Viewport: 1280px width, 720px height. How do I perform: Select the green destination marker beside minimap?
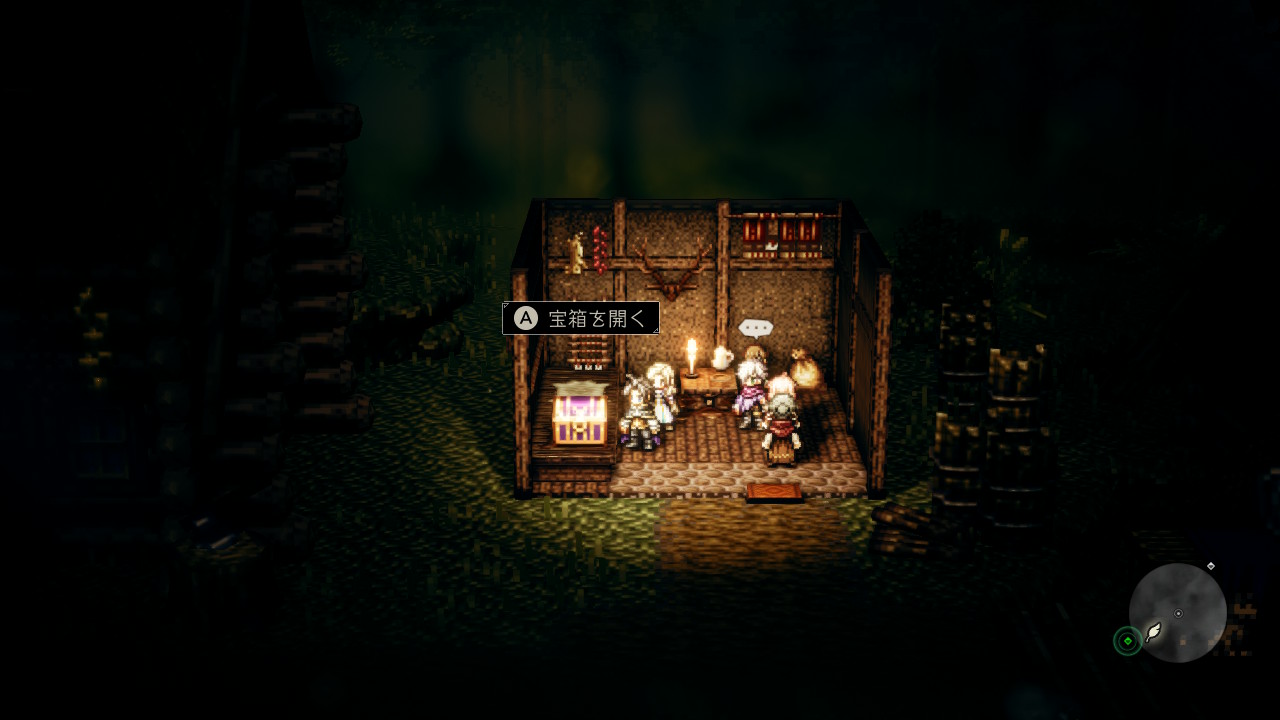point(1127,641)
